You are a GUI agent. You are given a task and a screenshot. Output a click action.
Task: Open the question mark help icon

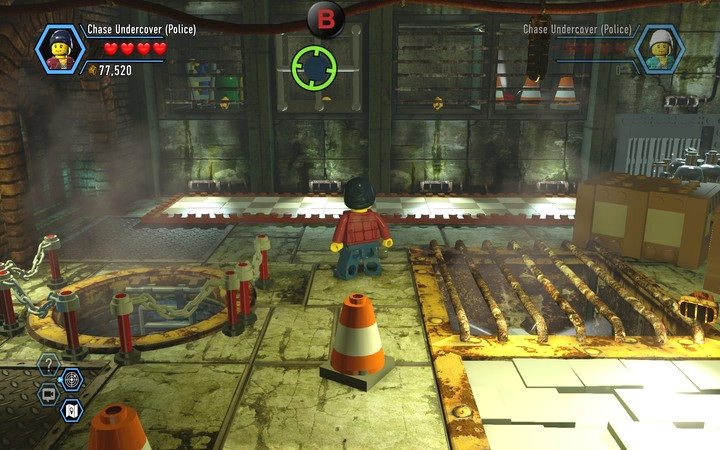coord(48,362)
